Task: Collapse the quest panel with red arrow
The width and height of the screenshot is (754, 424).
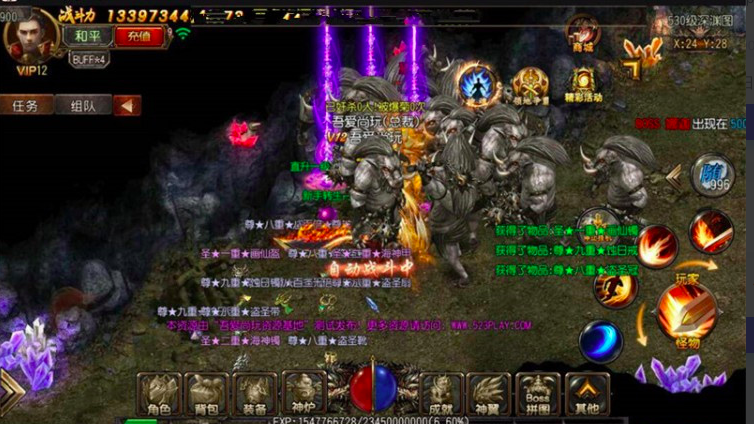Action: 126,105
